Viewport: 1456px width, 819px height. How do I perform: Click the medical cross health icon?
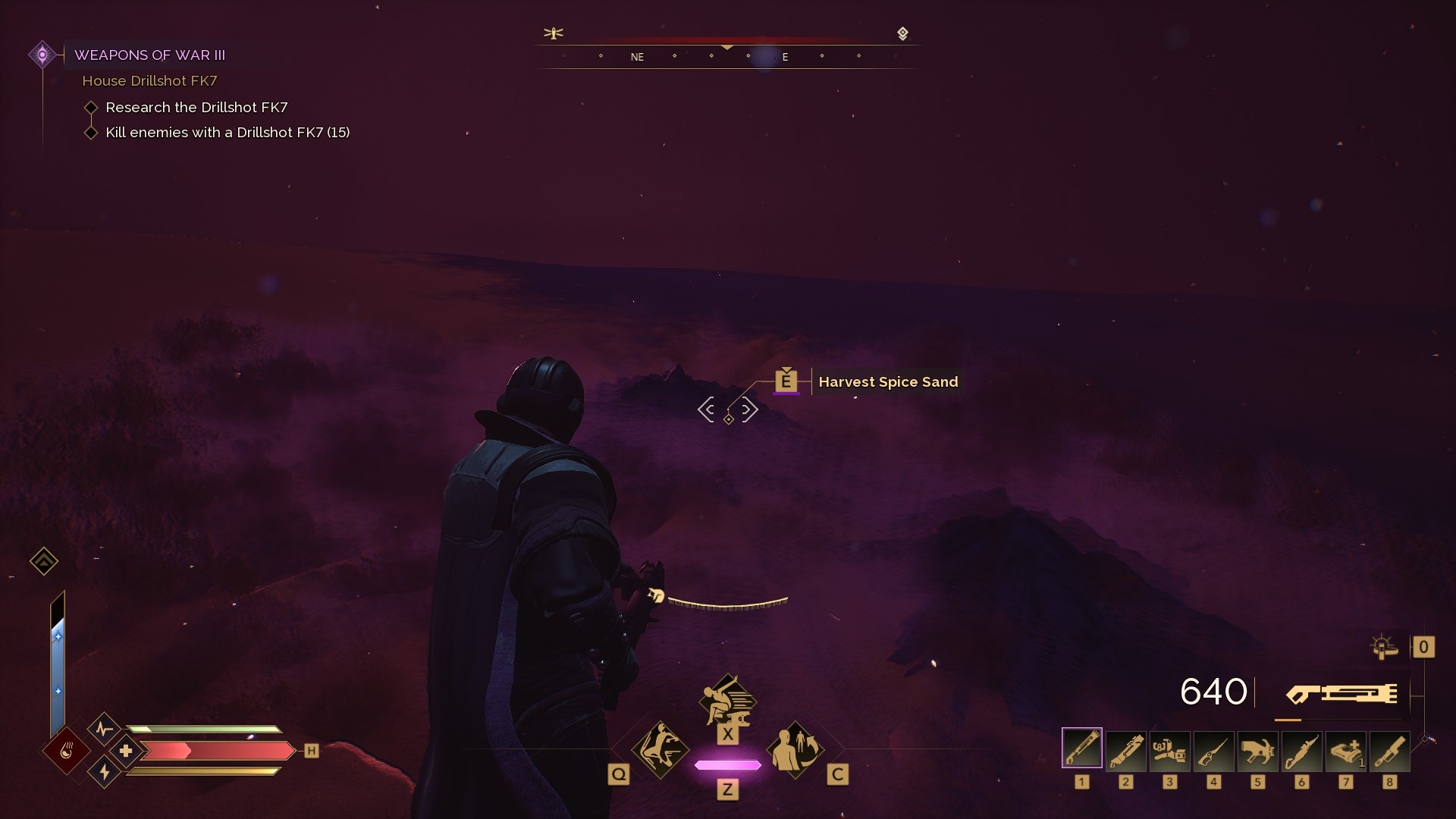(x=126, y=751)
